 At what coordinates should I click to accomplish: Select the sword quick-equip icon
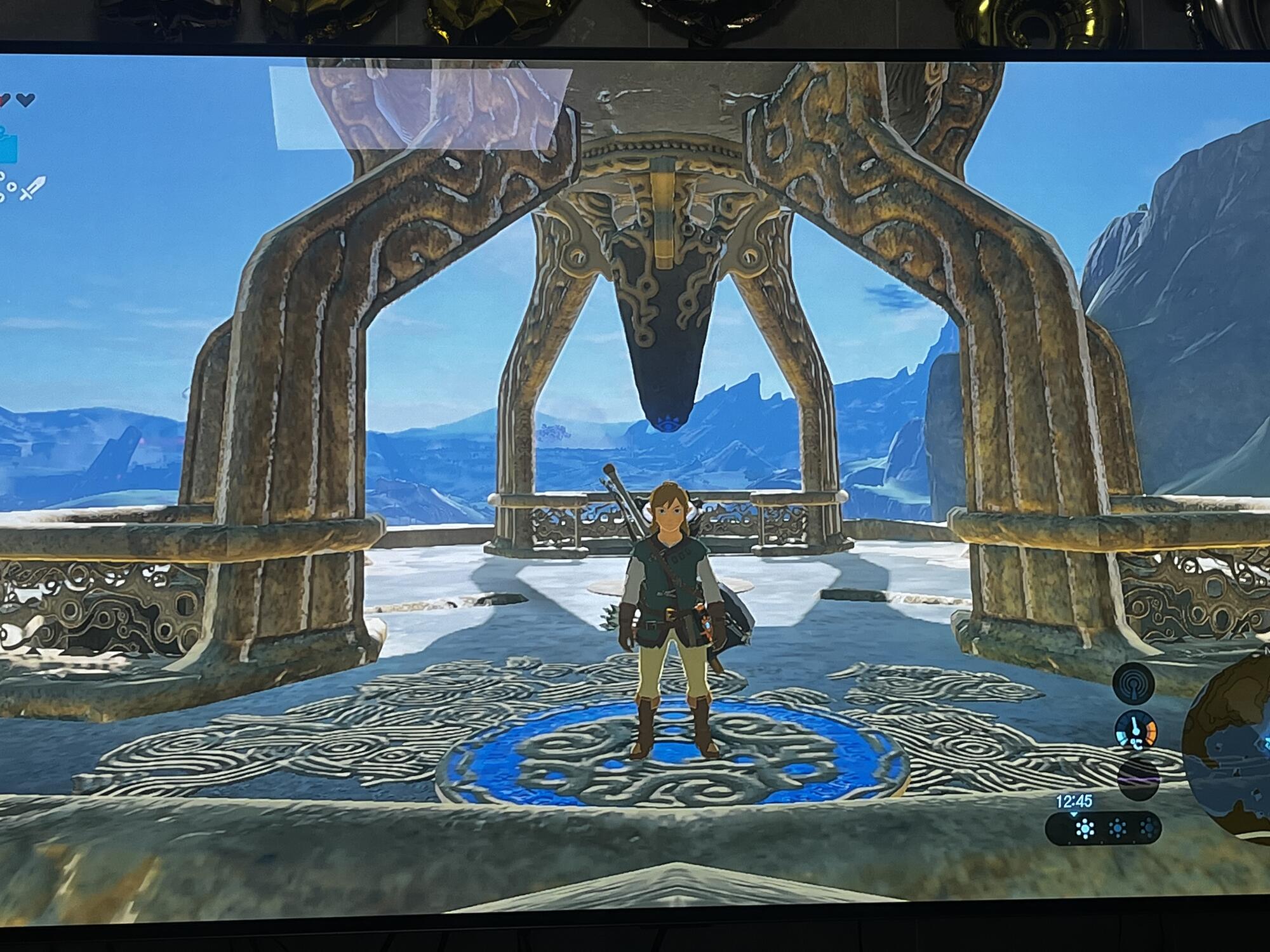point(33,188)
